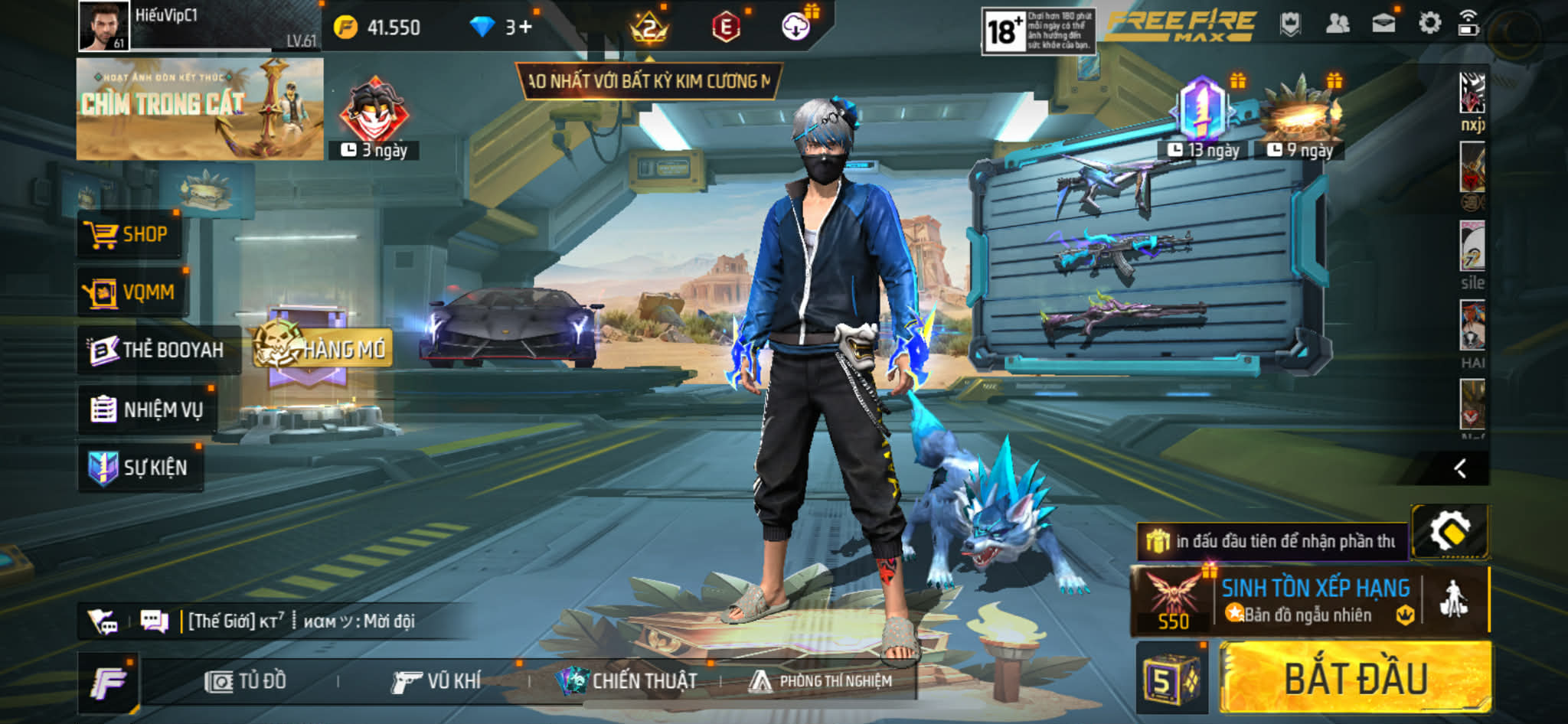1568x724 pixels.
Task: Switch to VŨ KHÍ weapons tab
Action: 436,681
